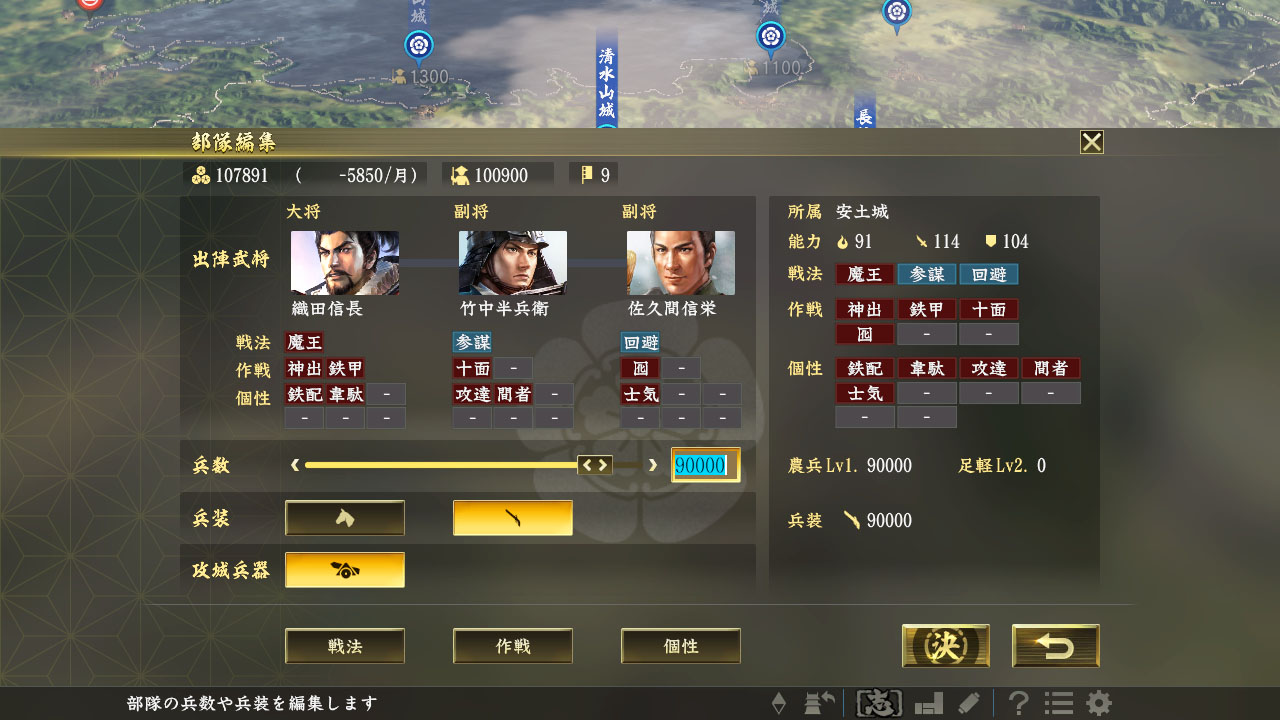Viewport: 1280px width, 720px height.
Task: Toggle the 参謀 tactic for 竹中半兵衛
Action: (x=470, y=343)
